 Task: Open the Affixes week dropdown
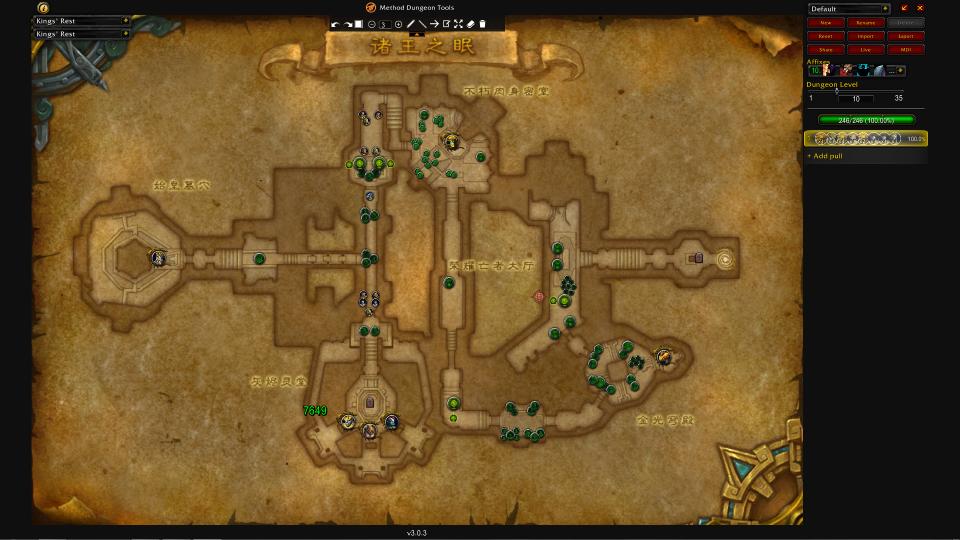point(899,71)
